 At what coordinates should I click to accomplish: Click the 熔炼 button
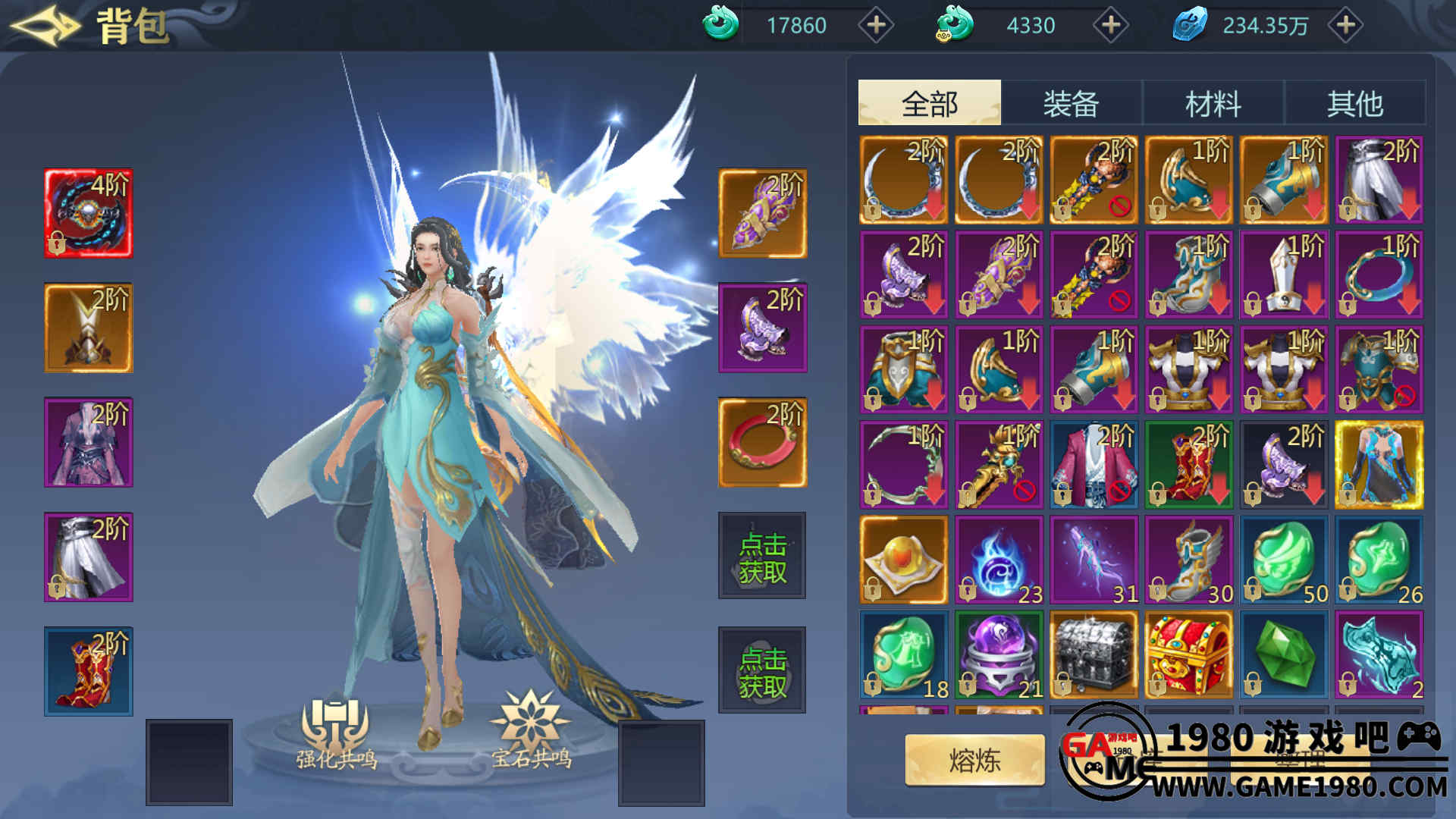[974, 760]
